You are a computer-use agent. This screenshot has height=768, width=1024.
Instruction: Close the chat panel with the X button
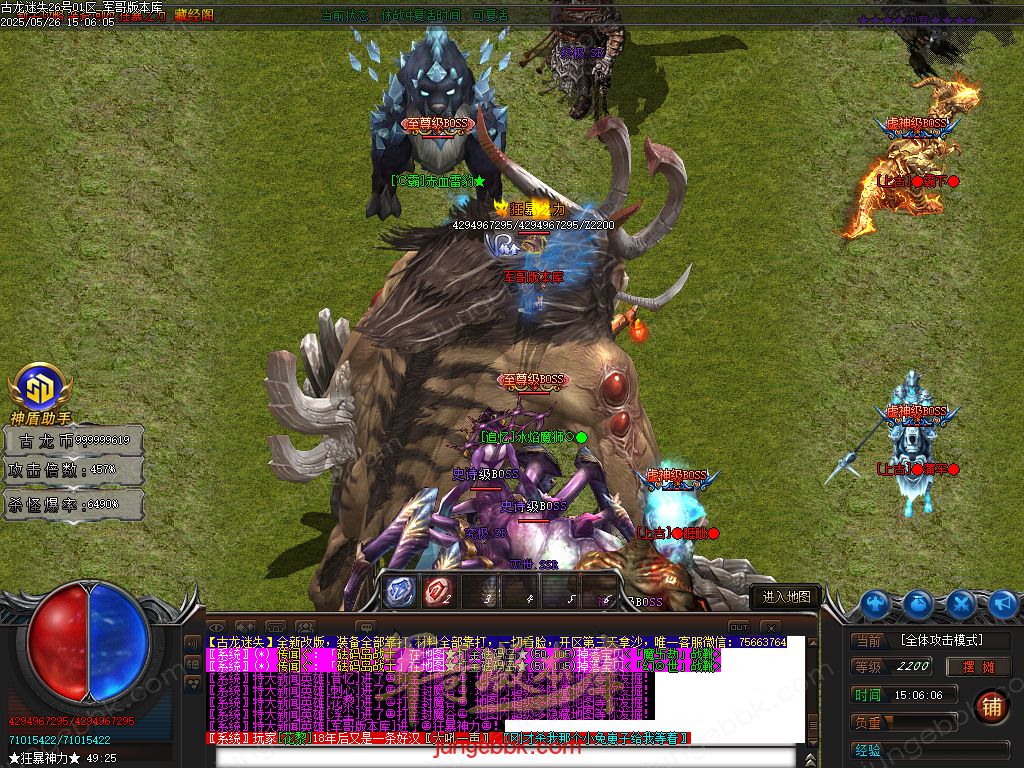769,627
